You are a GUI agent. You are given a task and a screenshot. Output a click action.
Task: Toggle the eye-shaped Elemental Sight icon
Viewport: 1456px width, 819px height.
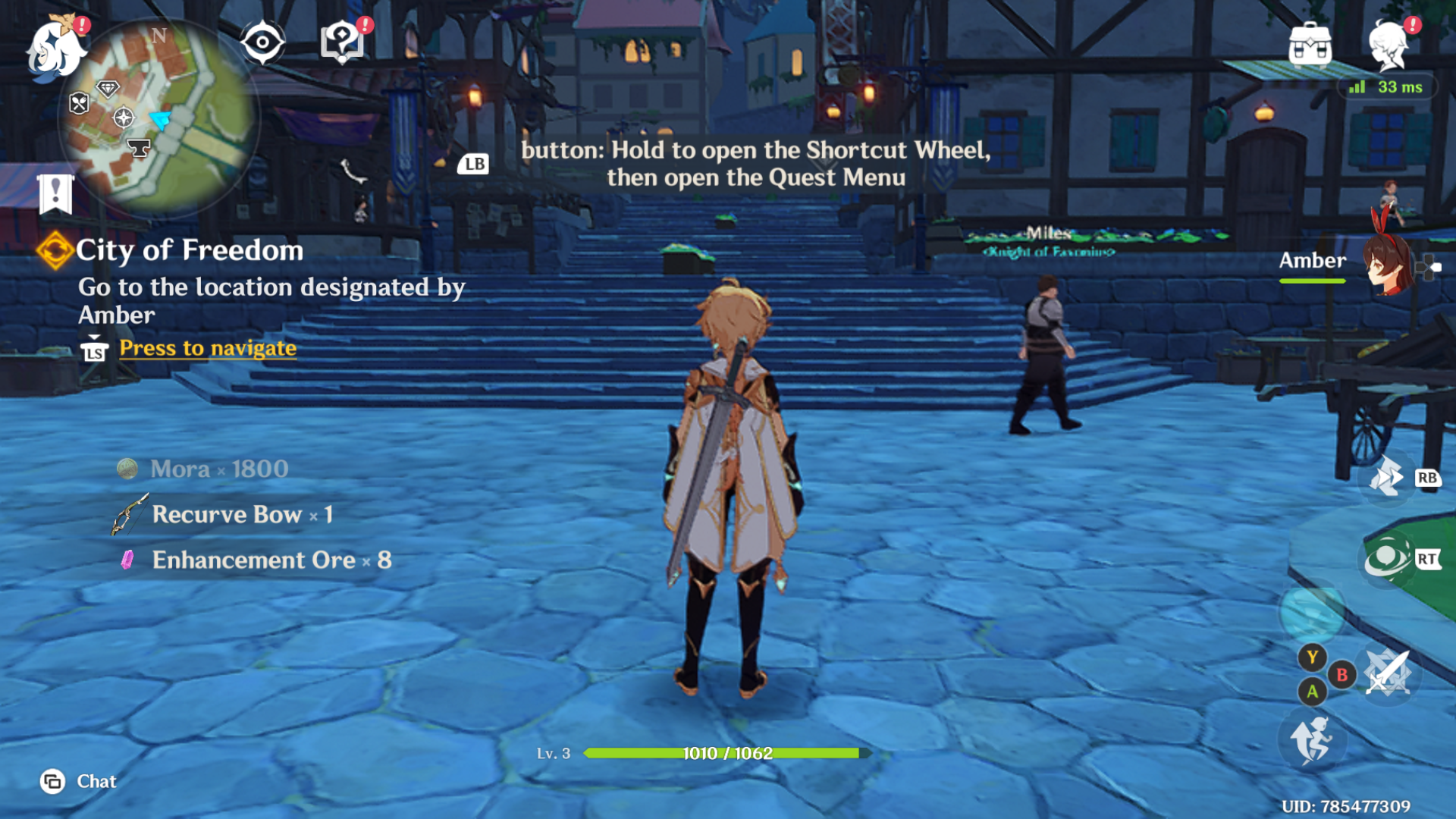point(262,42)
